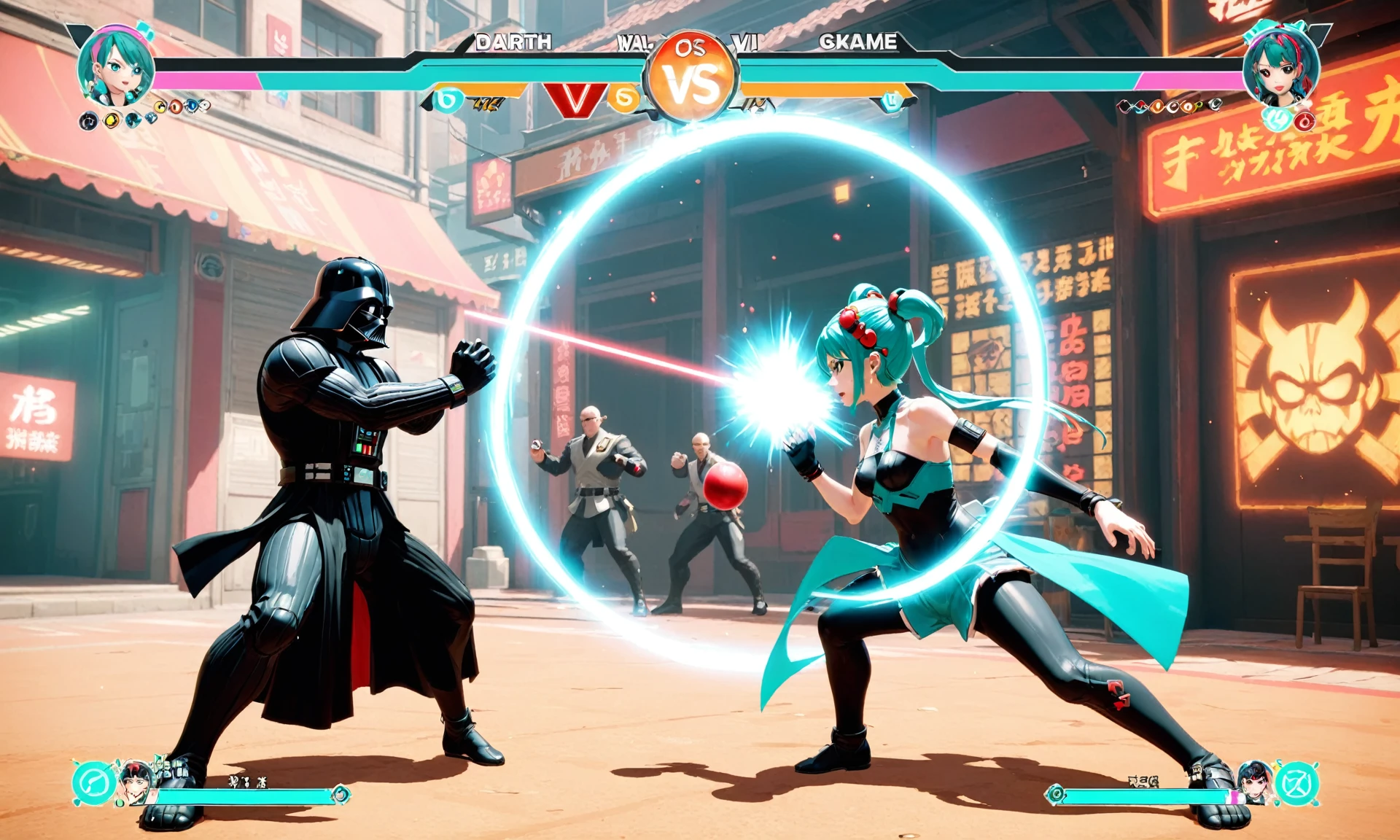Select the red orb under GKAME's portrait

click(1304, 121)
